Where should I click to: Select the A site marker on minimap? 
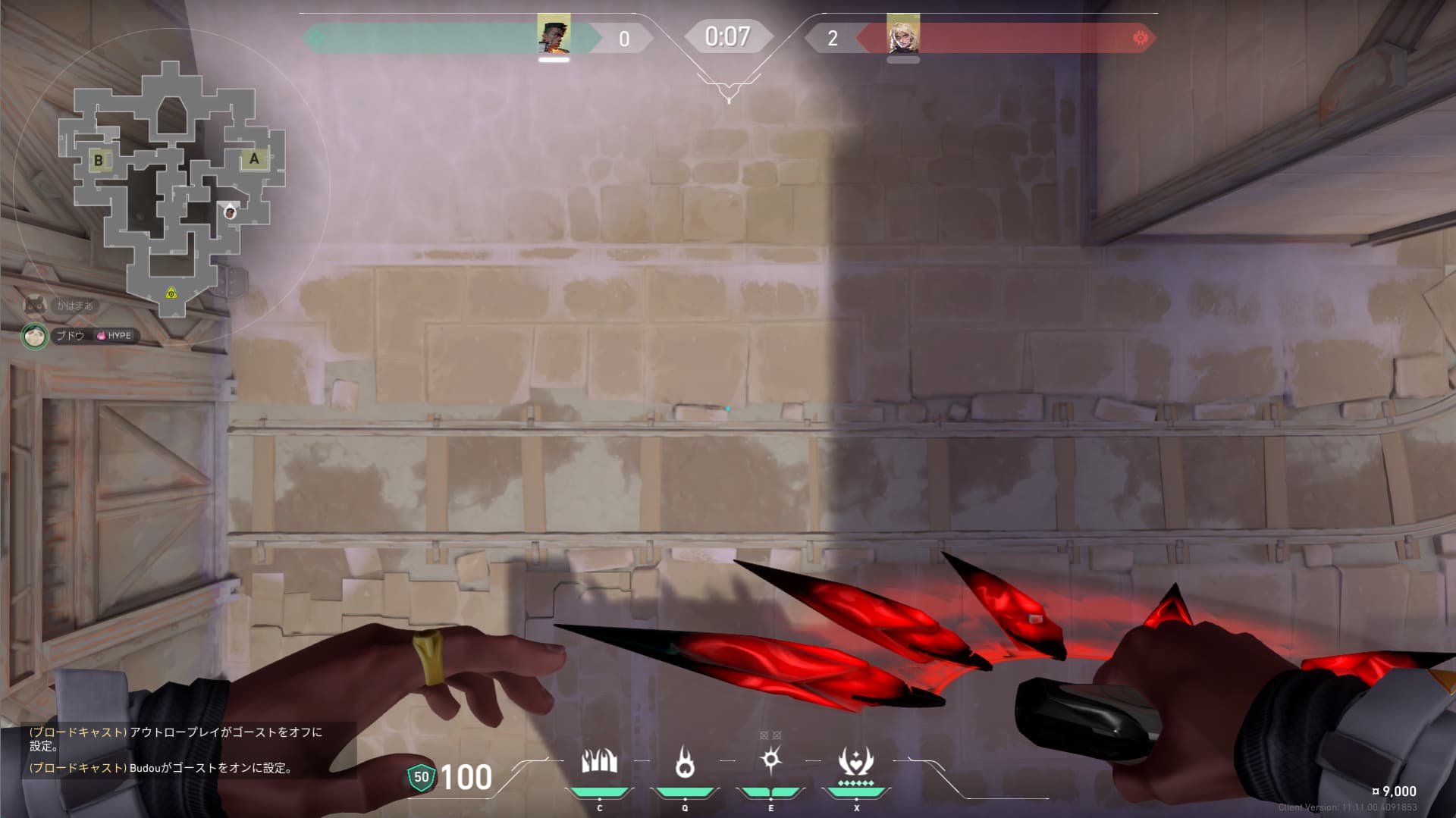point(254,159)
